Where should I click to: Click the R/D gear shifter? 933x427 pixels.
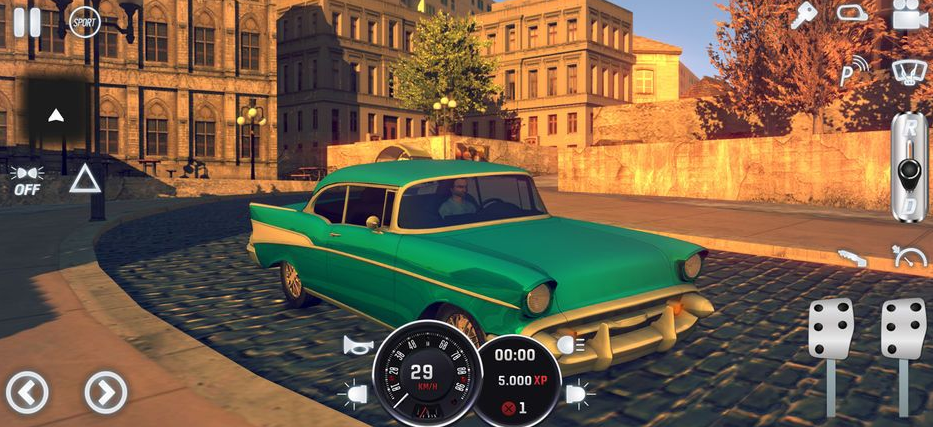pos(909,166)
